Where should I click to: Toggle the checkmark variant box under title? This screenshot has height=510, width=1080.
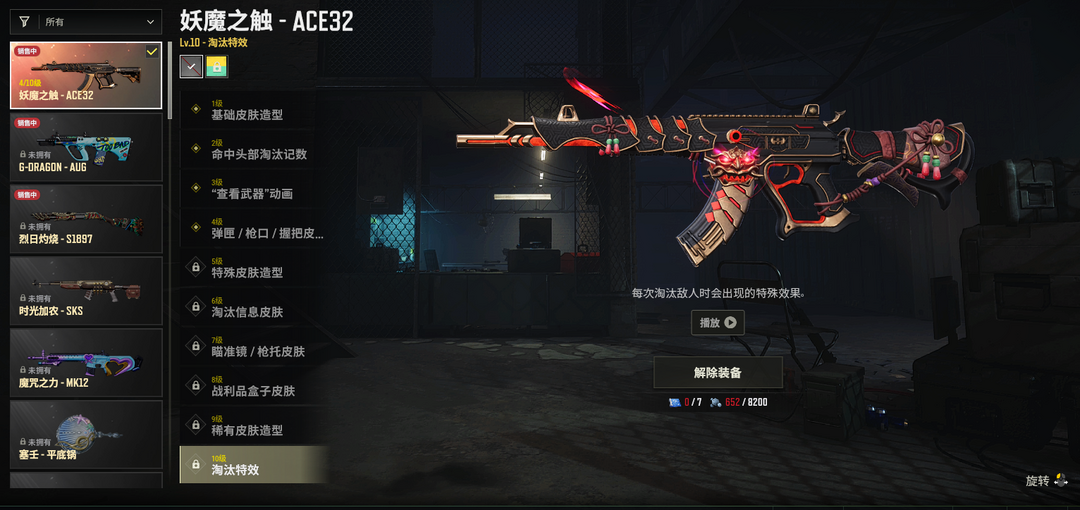191,66
